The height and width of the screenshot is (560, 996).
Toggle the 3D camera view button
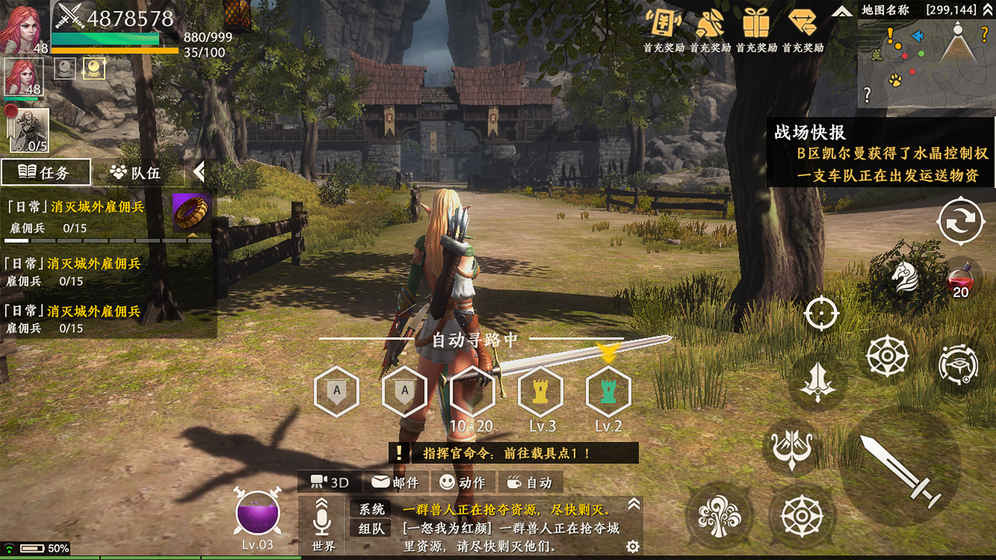coord(331,482)
